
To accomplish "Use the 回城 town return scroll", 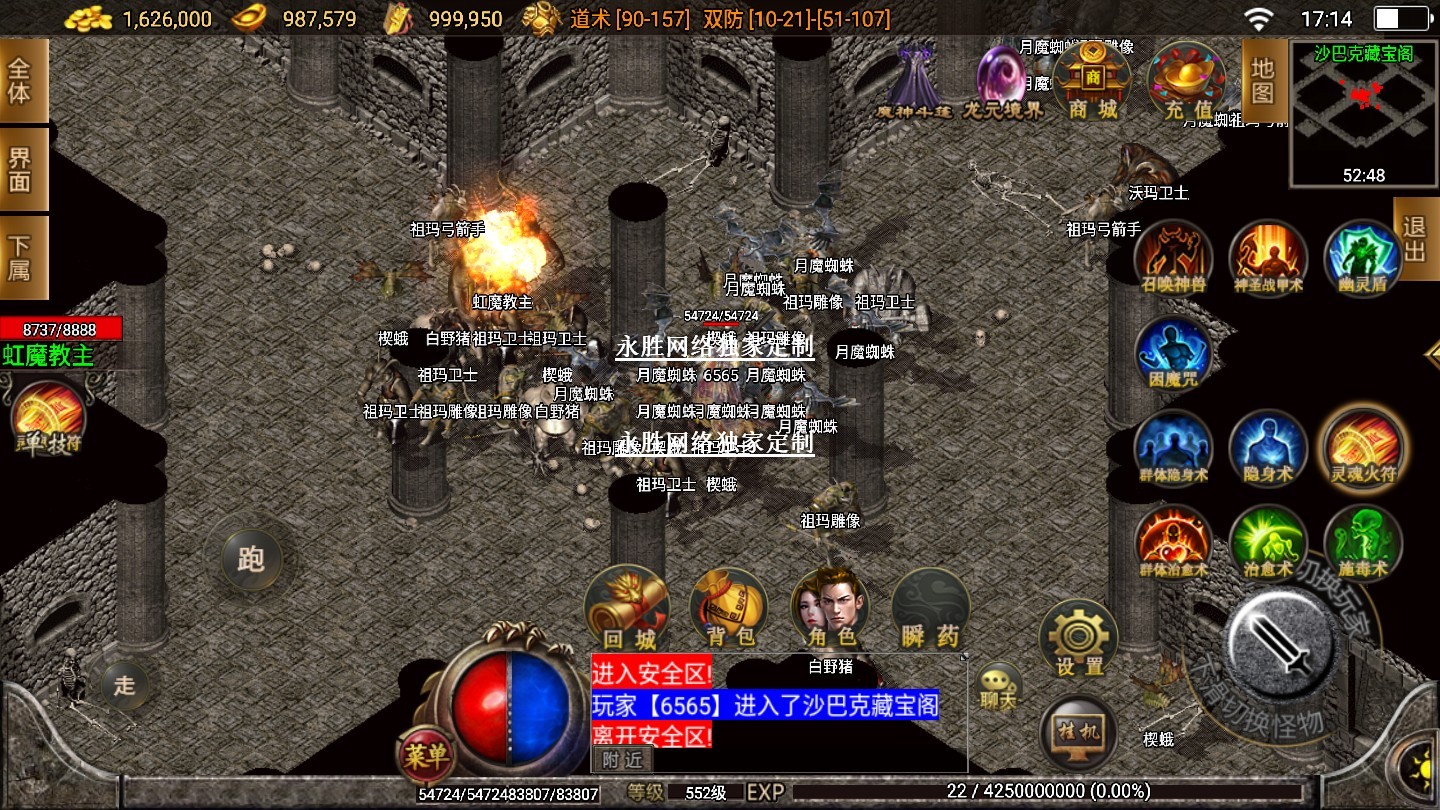I will click(x=627, y=608).
